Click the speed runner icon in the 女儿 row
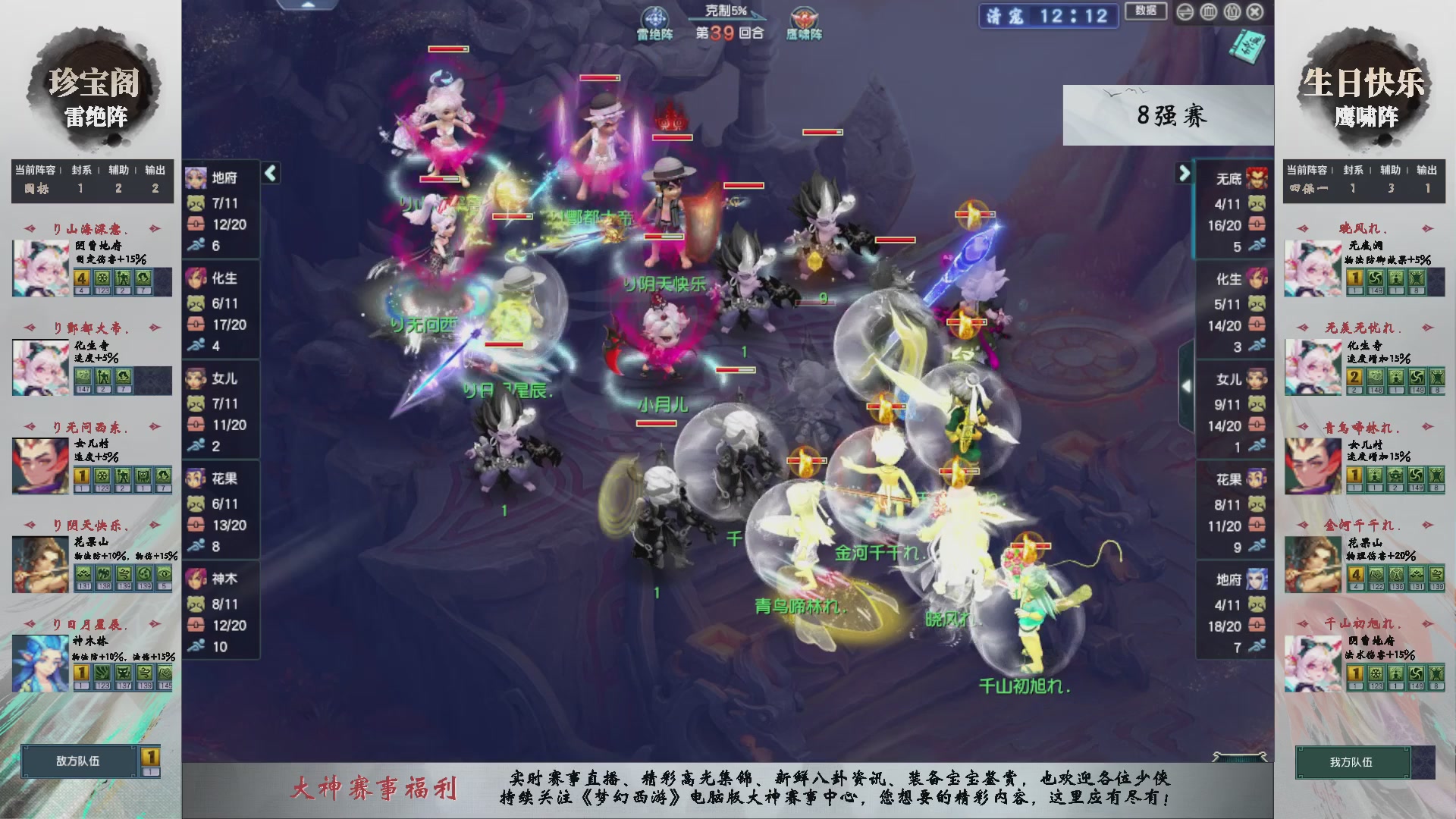The height and width of the screenshot is (819, 1456). [196, 446]
